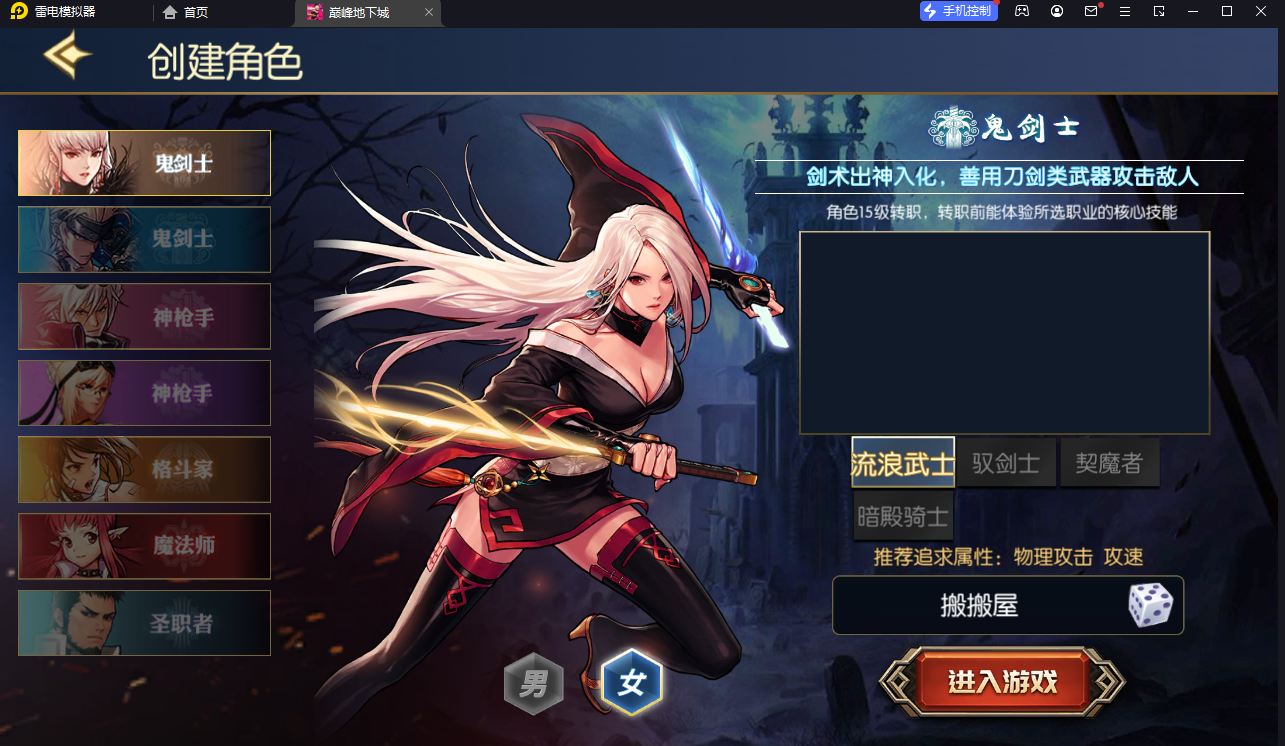Select 男 male gender option
The height and width of the screenshot is (746, 1285).
535,683
